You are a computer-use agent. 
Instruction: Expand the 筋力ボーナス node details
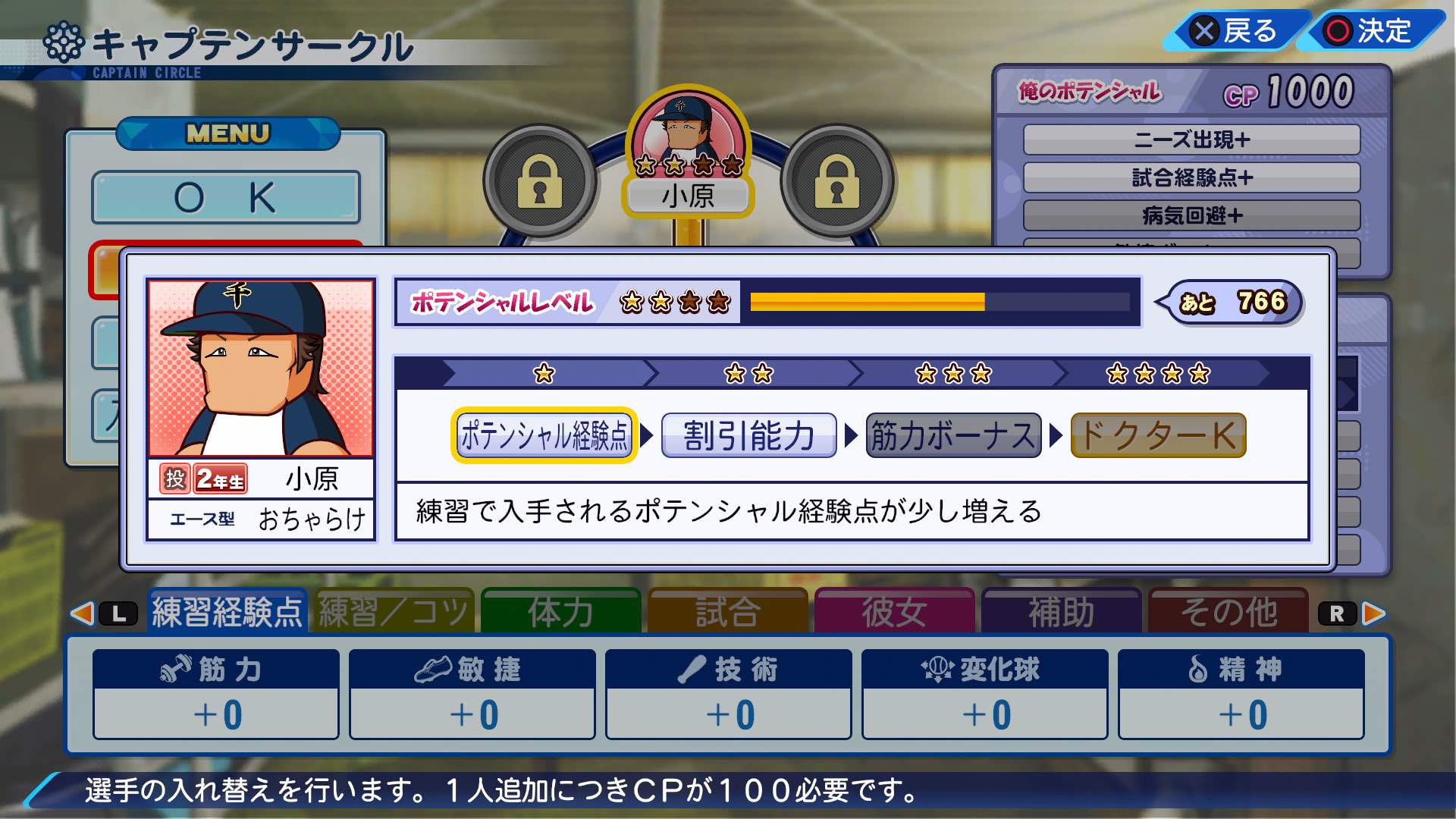(x=952, y=435)
